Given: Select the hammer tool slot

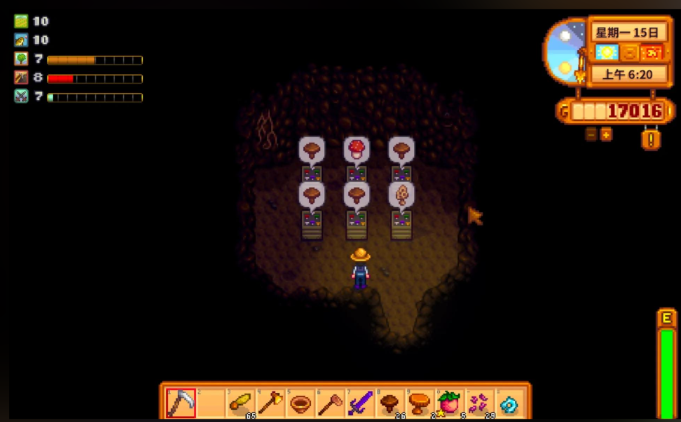Looking at the screenshot, I should [330, 402].
